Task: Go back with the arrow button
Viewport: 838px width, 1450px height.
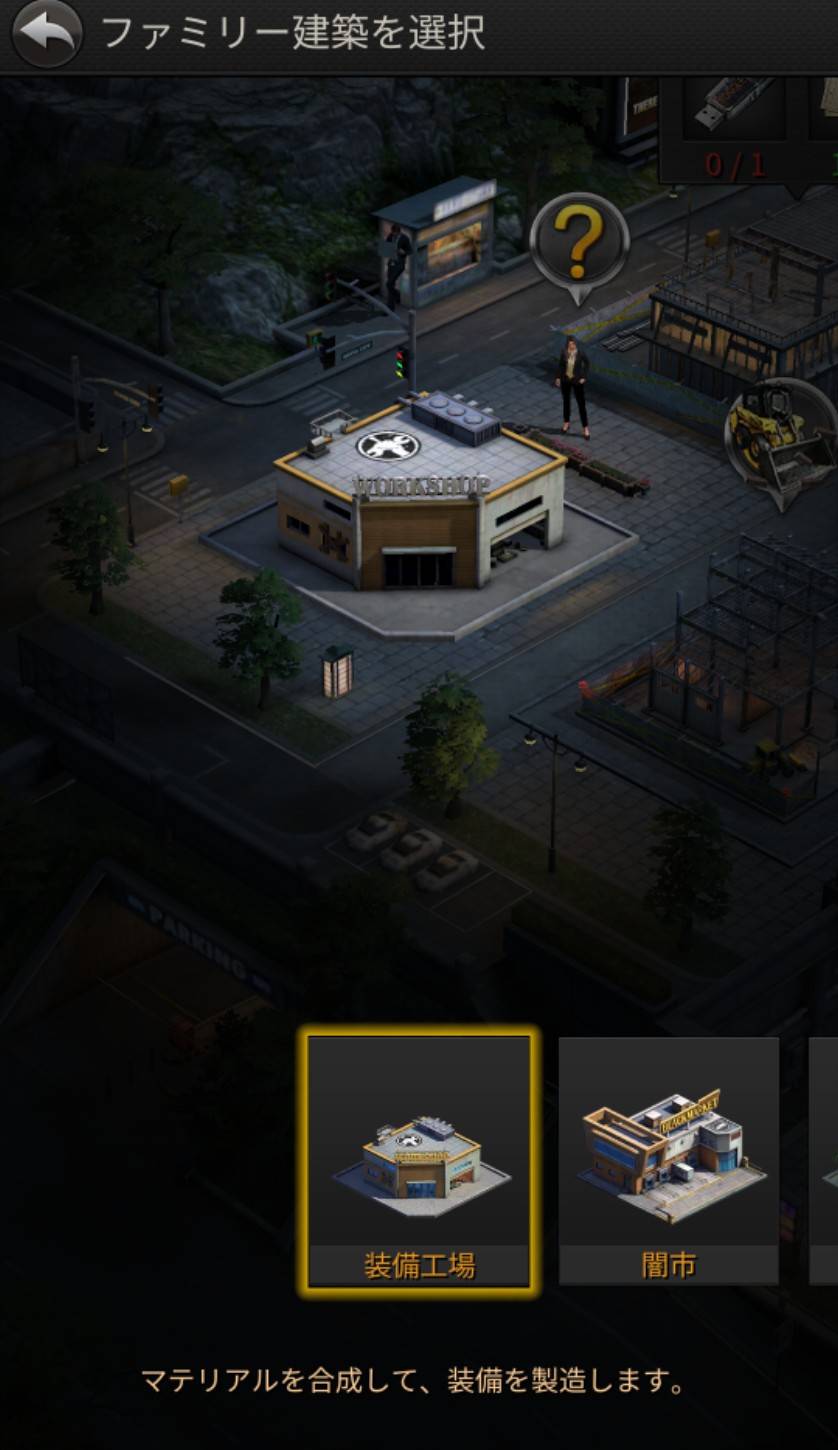Action: 47,33
